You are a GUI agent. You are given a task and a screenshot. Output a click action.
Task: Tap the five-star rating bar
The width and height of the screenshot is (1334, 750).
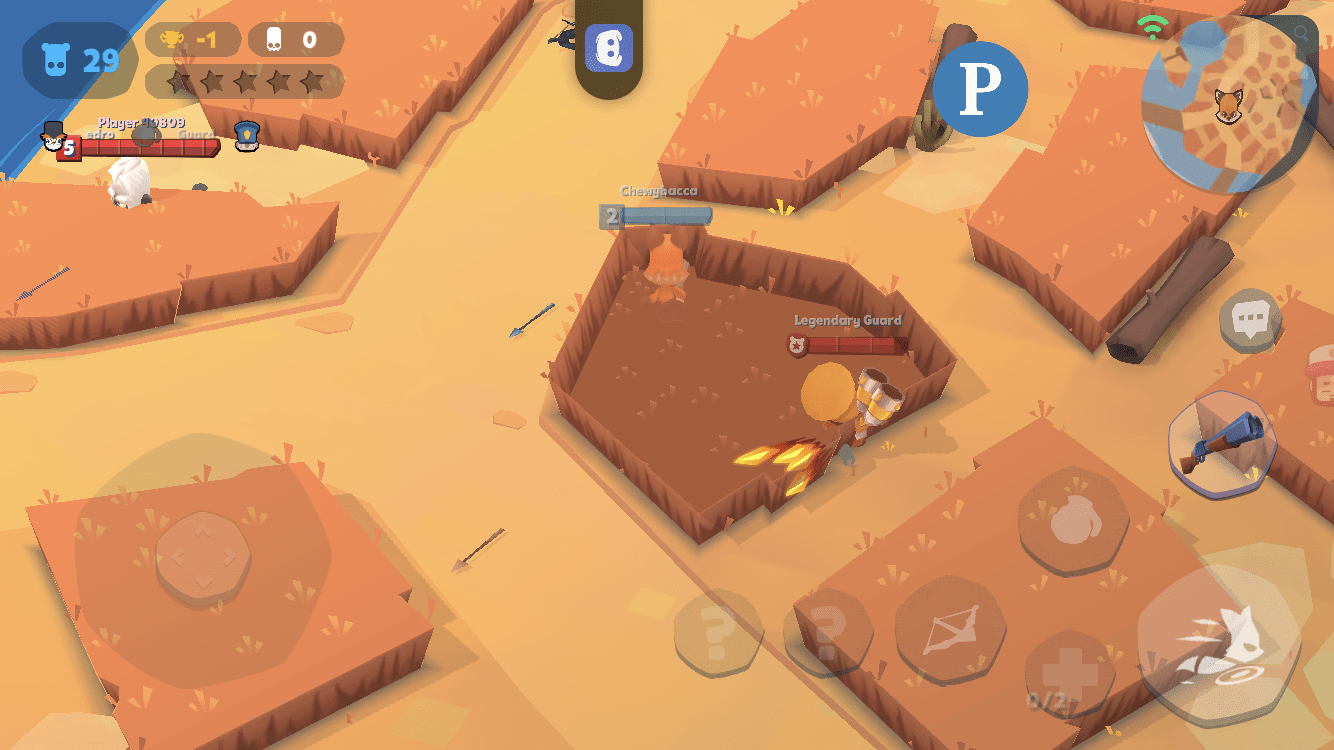pos(245,80)
